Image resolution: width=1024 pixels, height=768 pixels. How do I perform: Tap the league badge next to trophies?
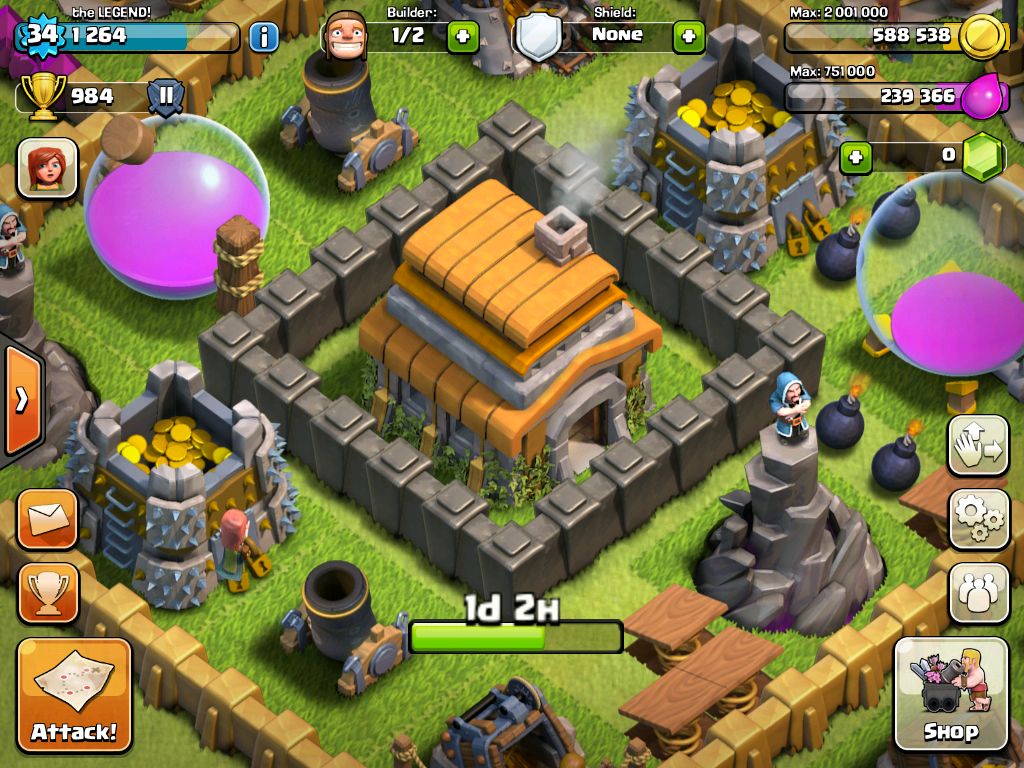(x=166, y=98)
